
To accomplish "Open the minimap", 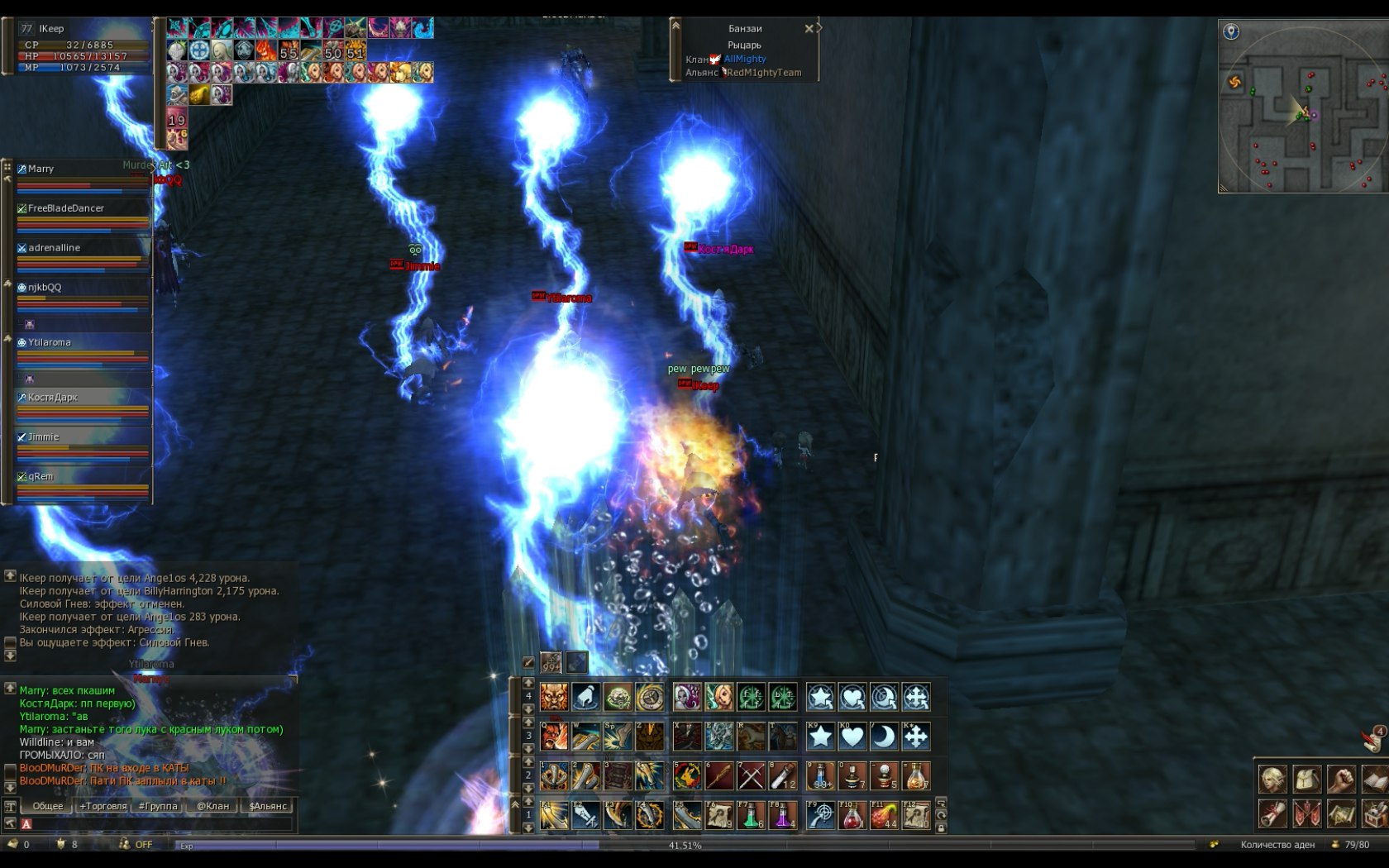I will [x=1303, y=107].
